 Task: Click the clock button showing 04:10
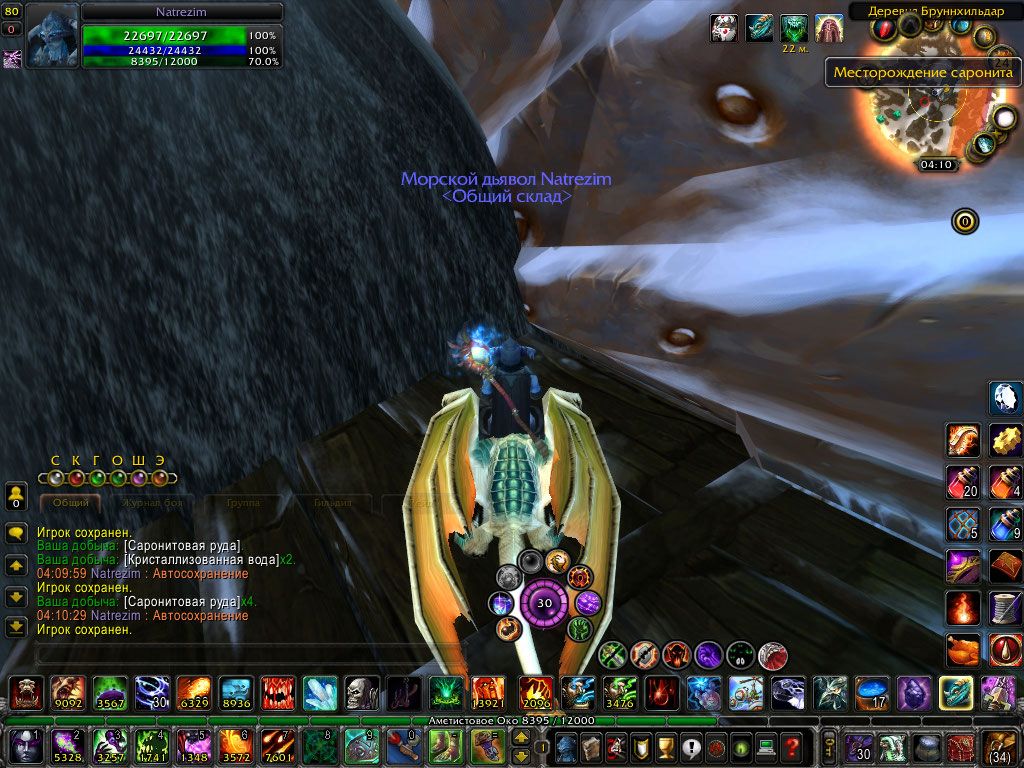pyautogui.click(x=936, y=164)
